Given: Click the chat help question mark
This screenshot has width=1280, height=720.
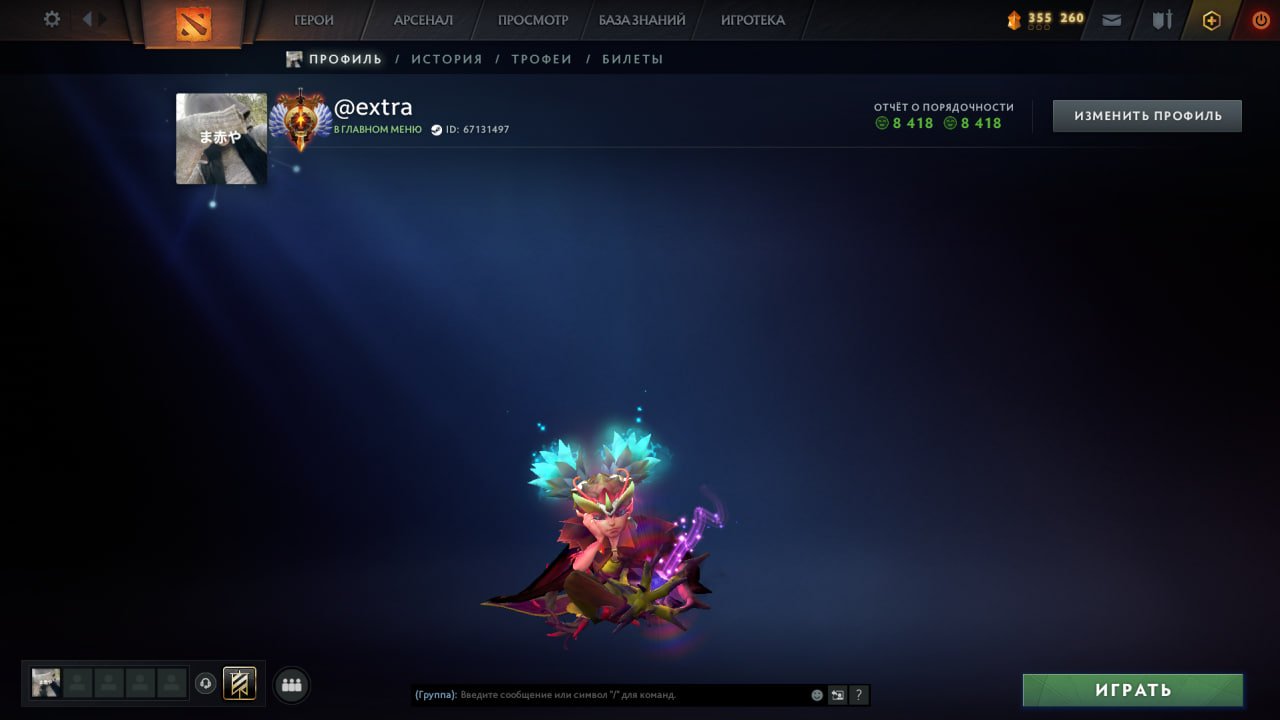Looking at the screenshot, I should 858,694.
